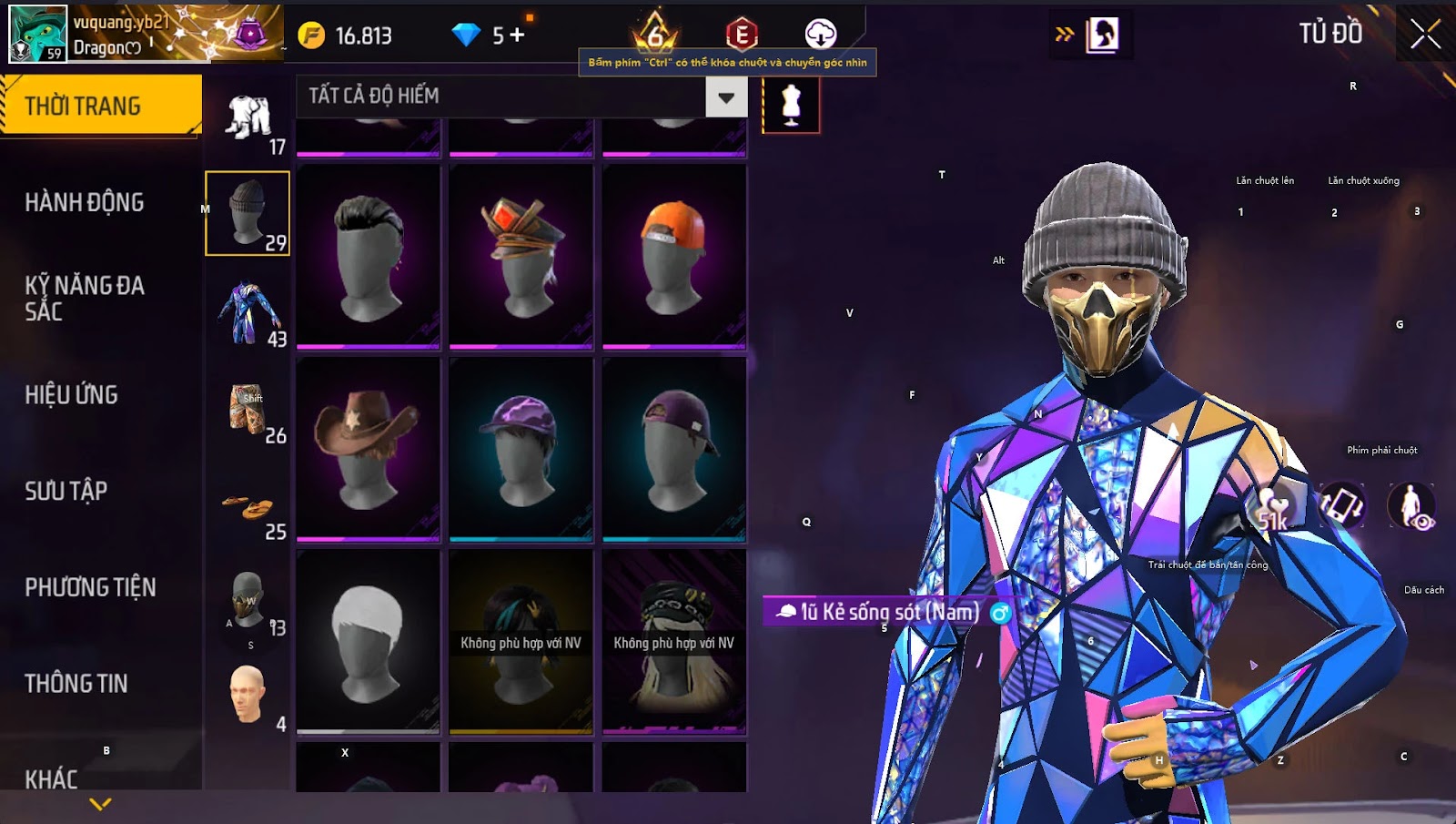Open the Hành Động section
Viewport: 1456px width, 824px height.
click(x=85, y=202)
